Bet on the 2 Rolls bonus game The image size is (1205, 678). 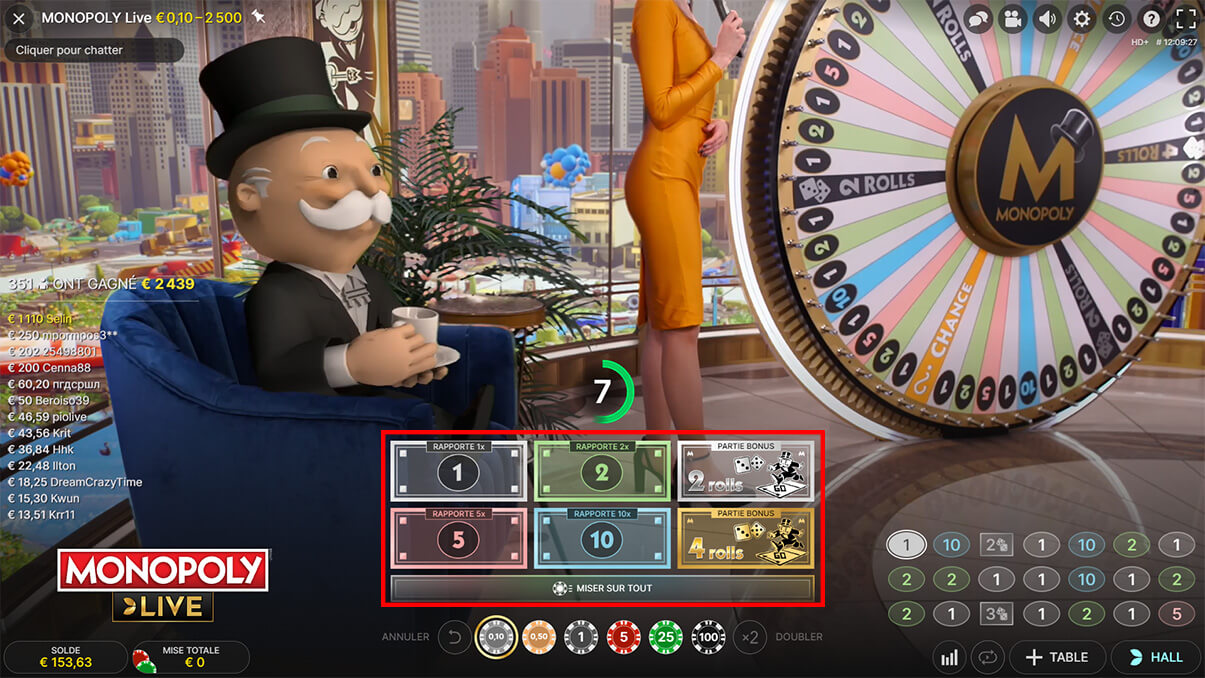(745, 472)
